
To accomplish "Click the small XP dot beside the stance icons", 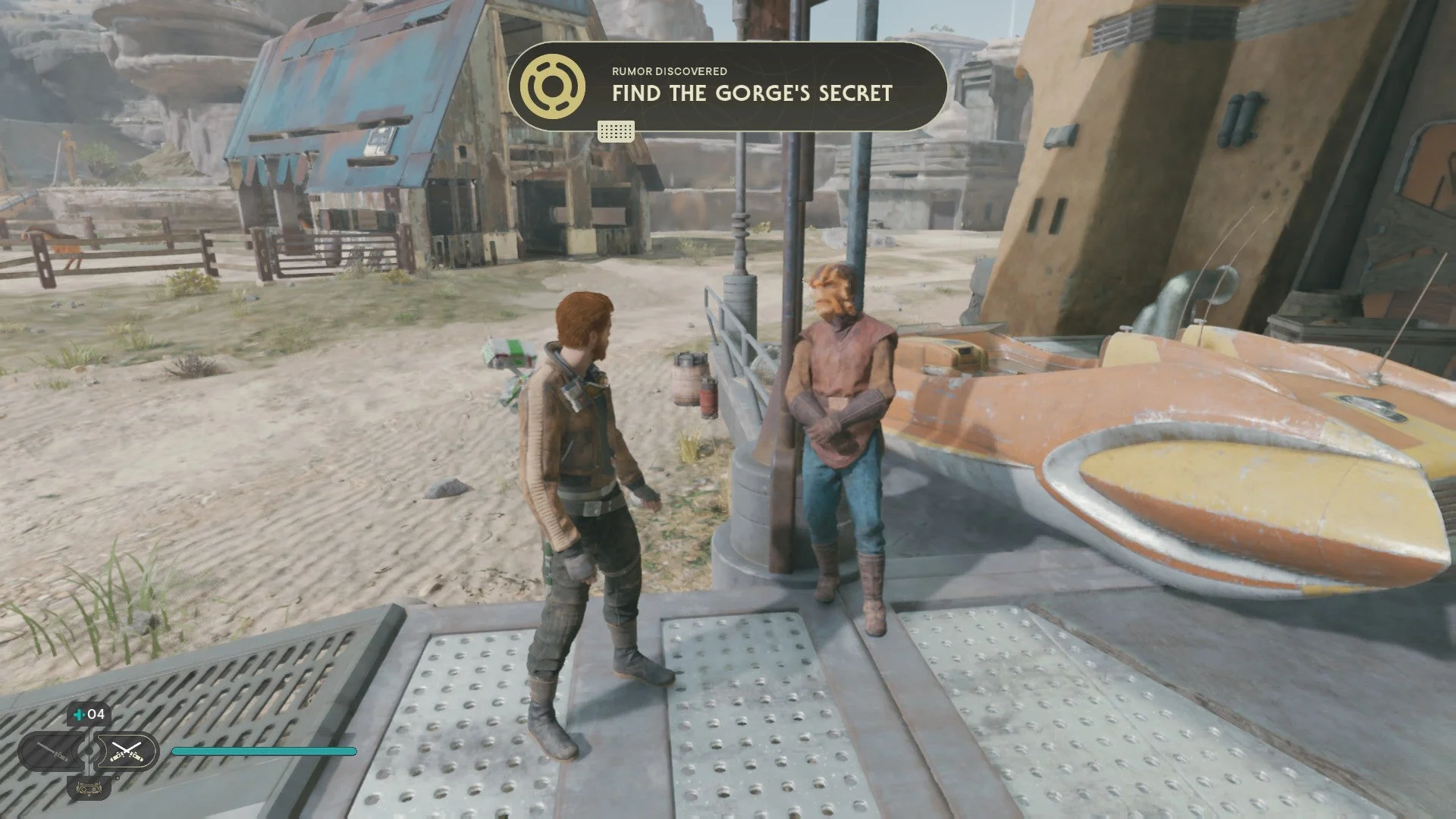I will point(118,778).
